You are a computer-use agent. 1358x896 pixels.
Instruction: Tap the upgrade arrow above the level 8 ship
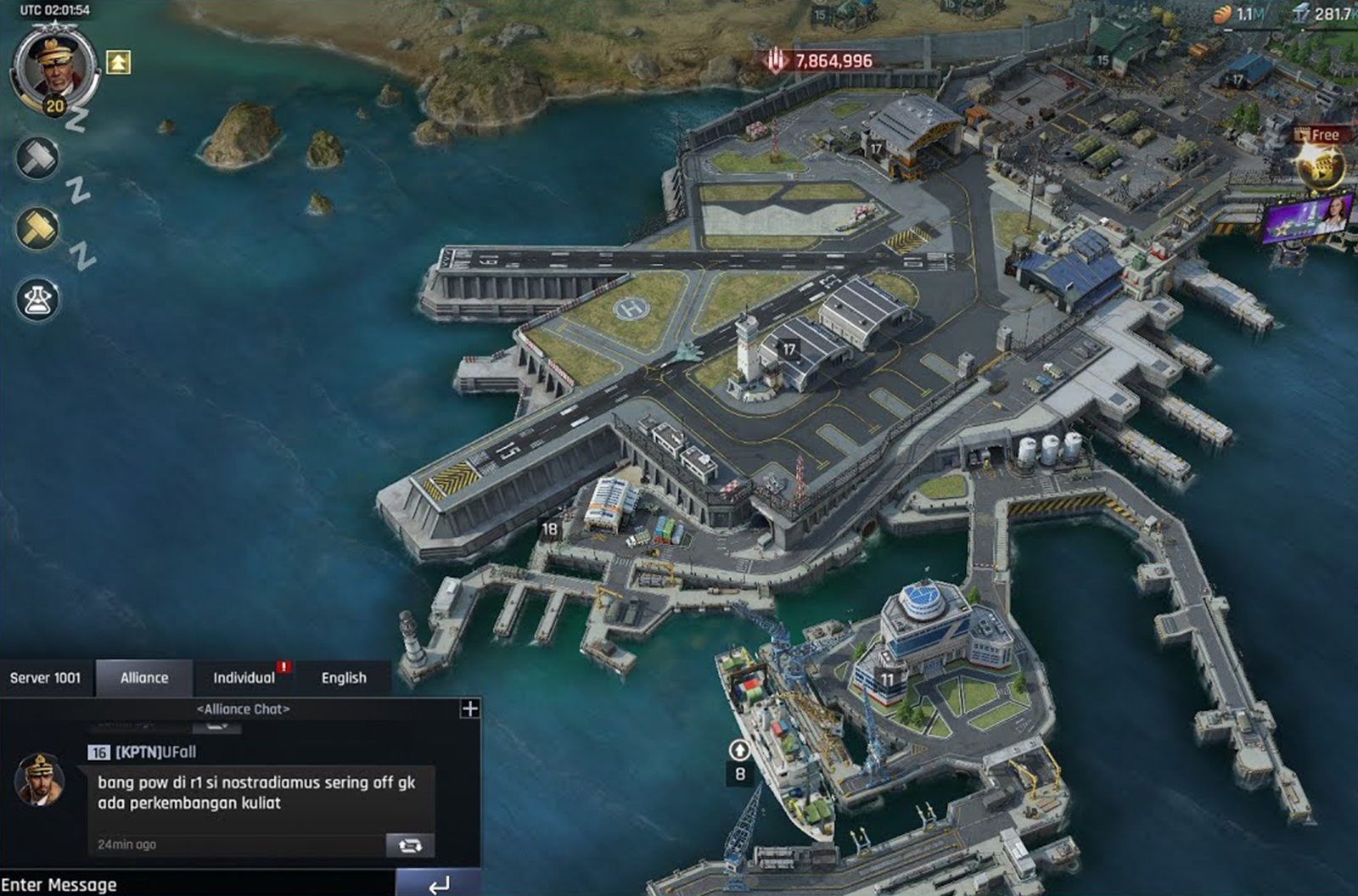pos(739,750)
